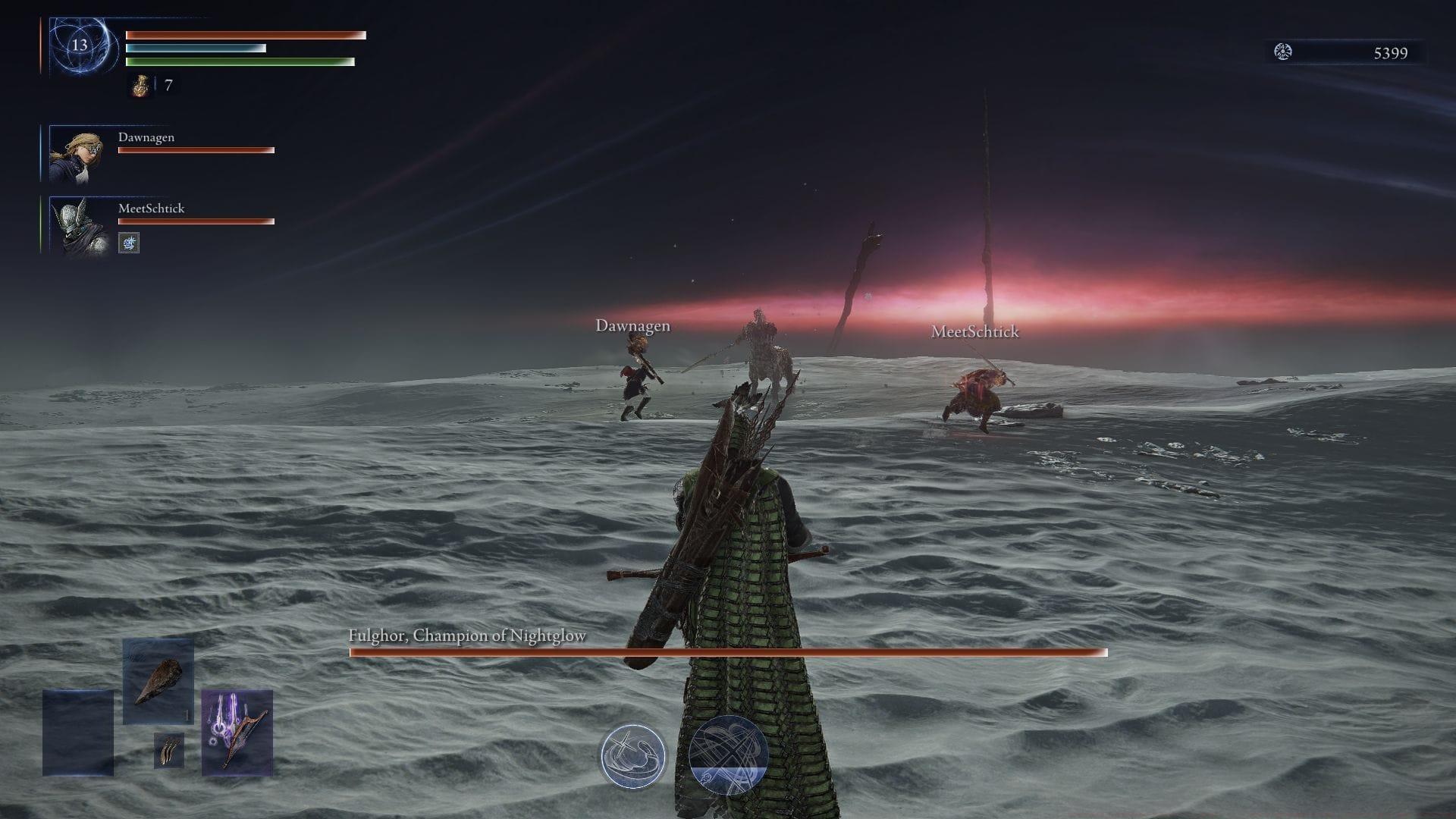This screenshot has width=1456, height=819.
Task: Click the flask count number 7
Action: click(168, 86)
